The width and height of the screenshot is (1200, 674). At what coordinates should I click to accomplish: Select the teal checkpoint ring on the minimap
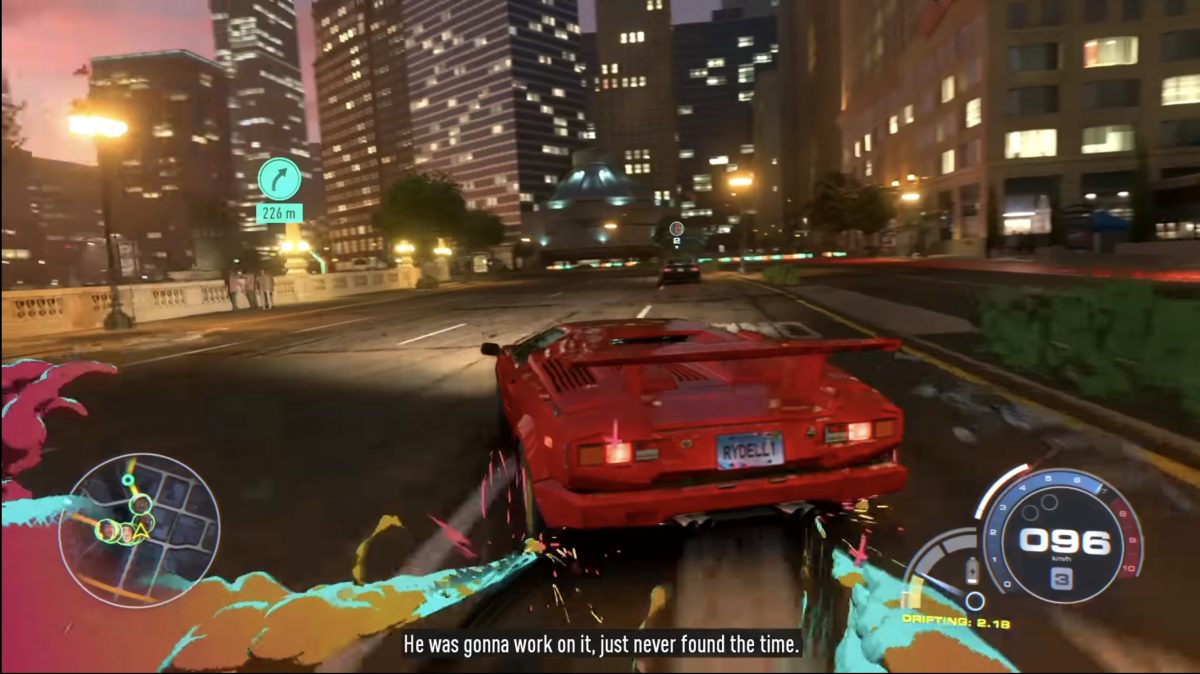(127, 481)
